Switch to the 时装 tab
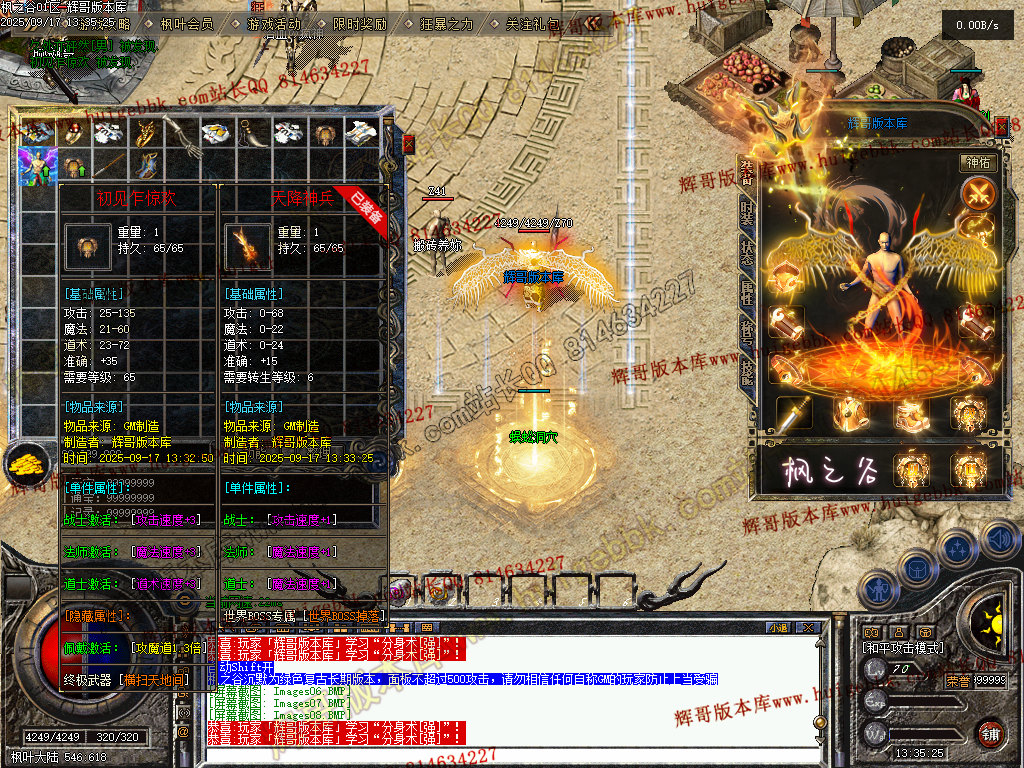 747,211
